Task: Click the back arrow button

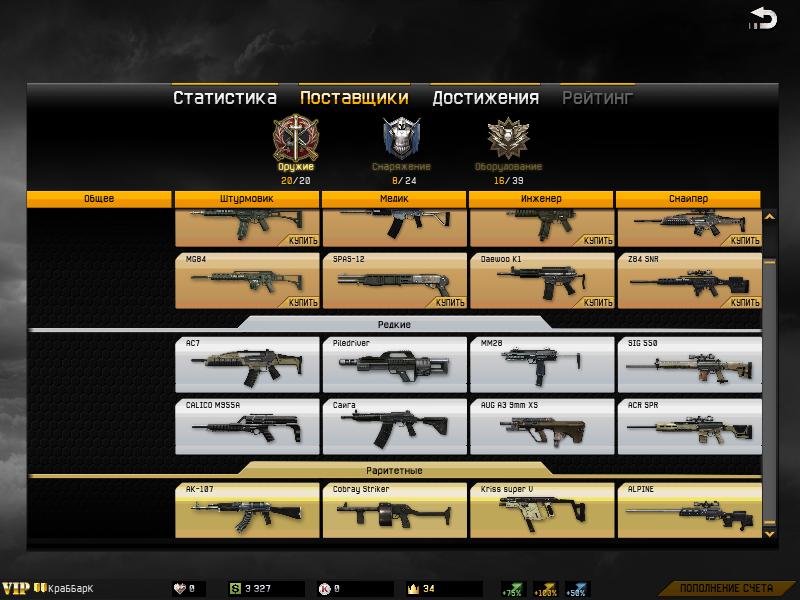Action: [x=763, y=19]
